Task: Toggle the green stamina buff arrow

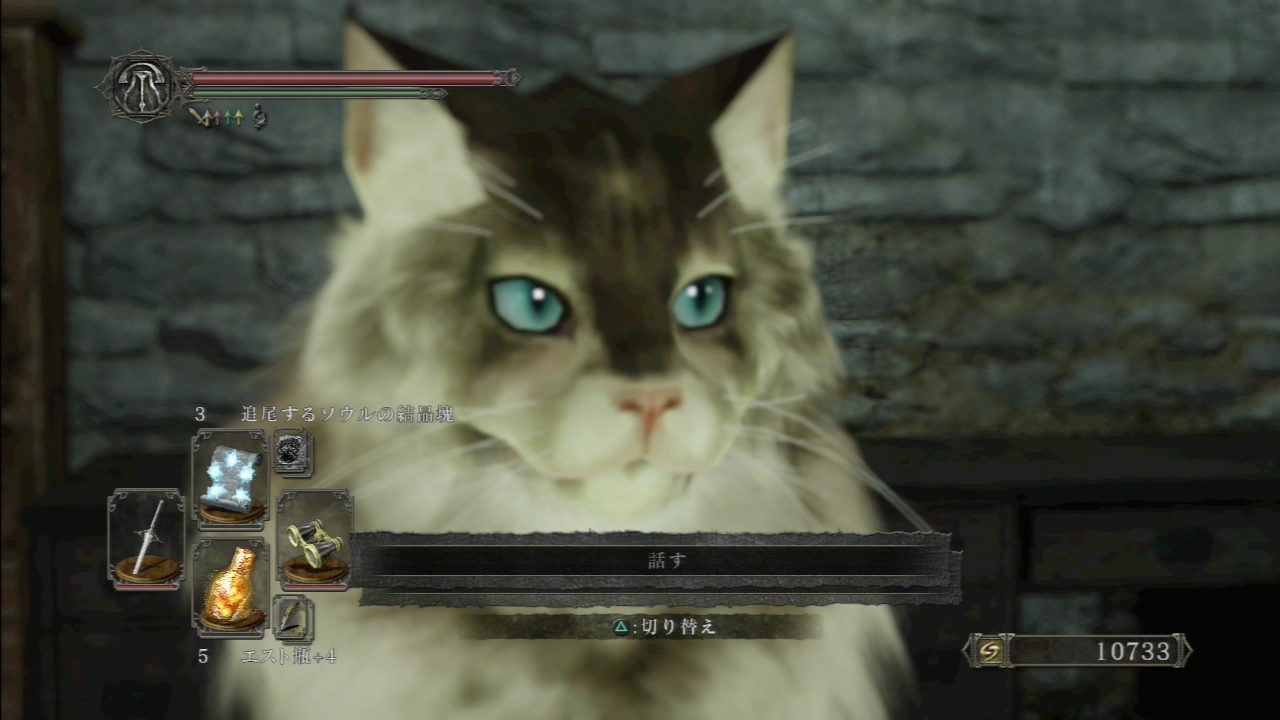Action: (228, 116)
